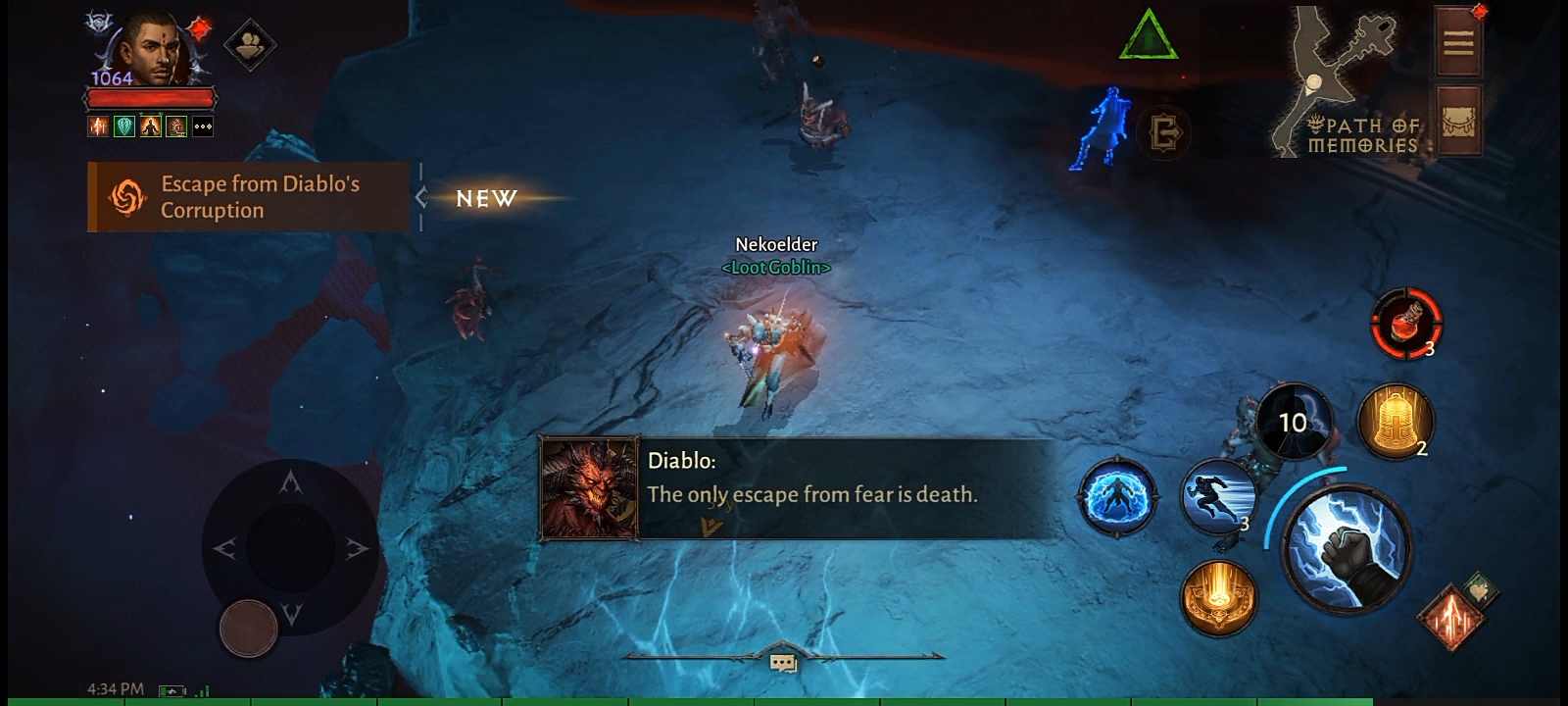Click the exit dungeon door icon
The width and height of the screenshot is (1568, 706).
pos(1165,132)
